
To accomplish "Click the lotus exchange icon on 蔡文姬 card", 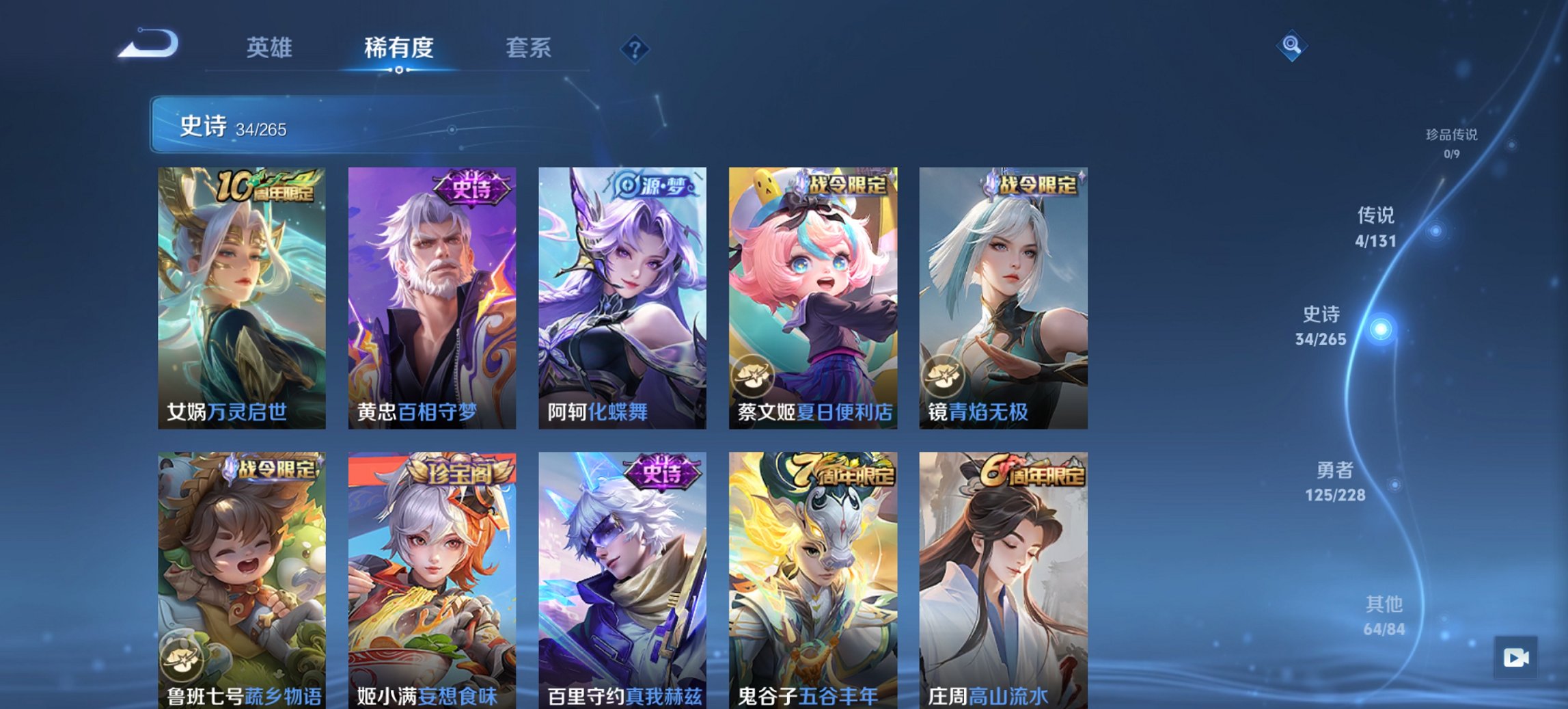I will point(754,375).
